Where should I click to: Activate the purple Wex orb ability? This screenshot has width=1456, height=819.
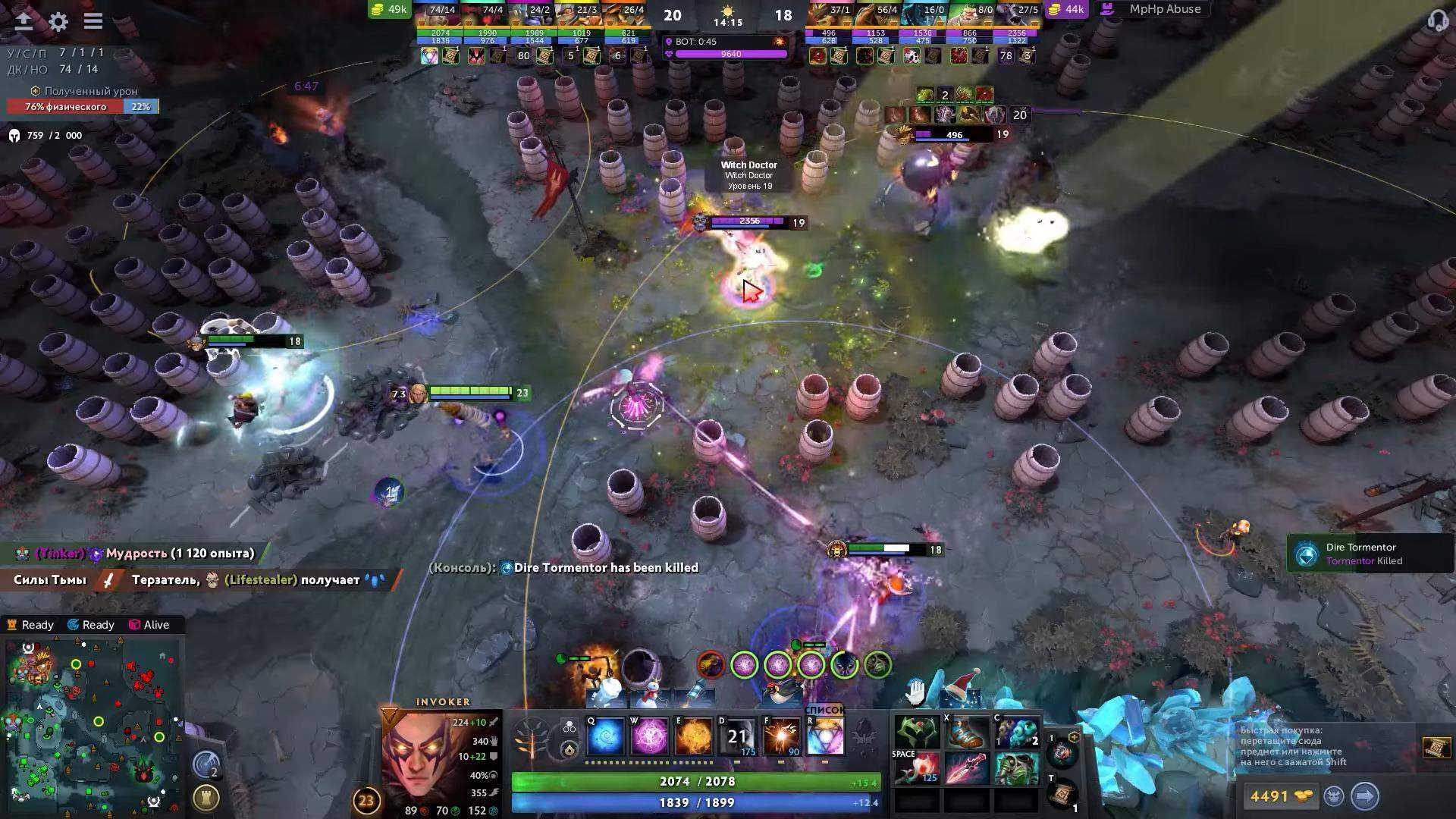[650, 736]
